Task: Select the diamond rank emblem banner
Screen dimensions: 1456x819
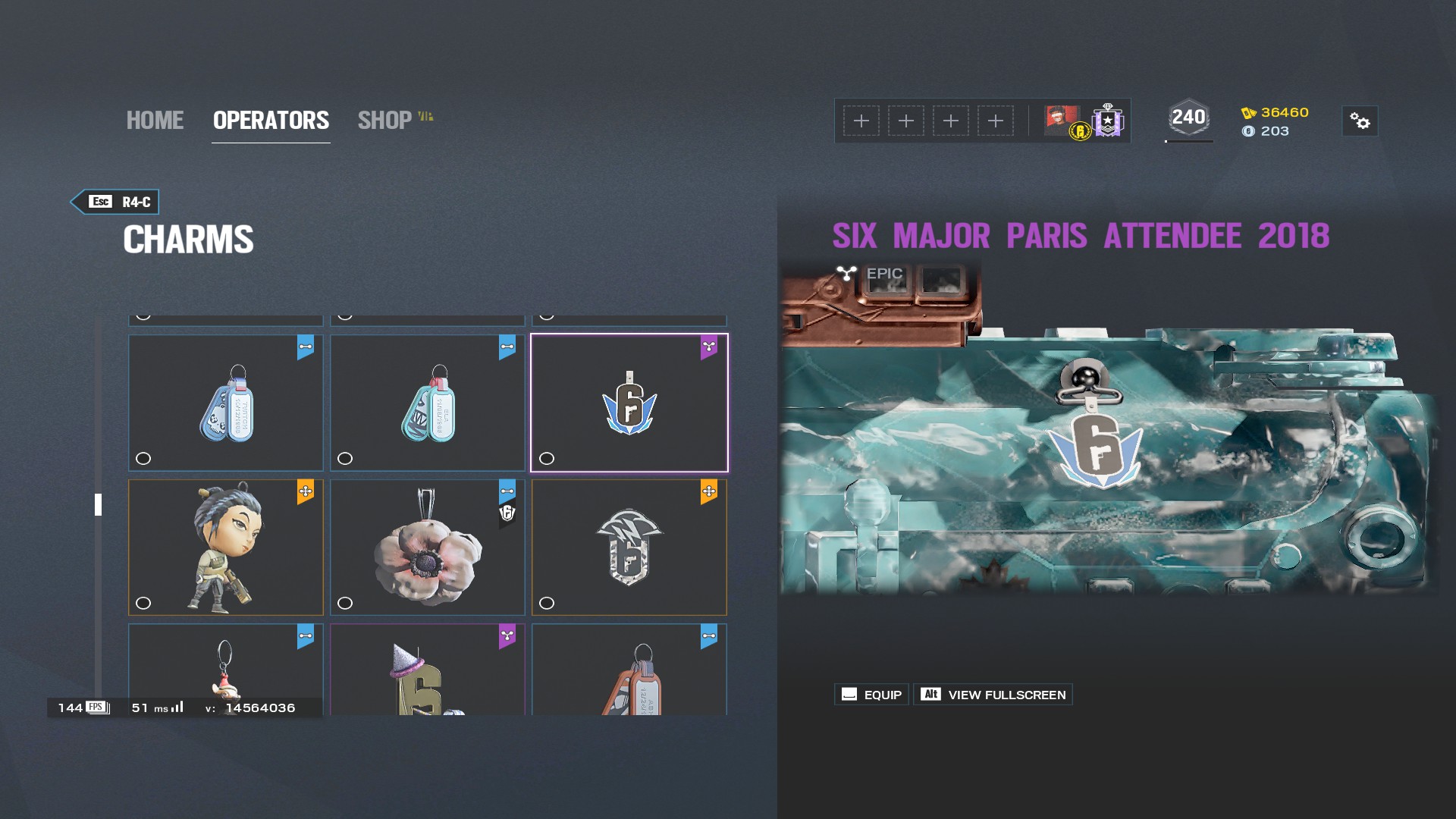Action: 1106,121
